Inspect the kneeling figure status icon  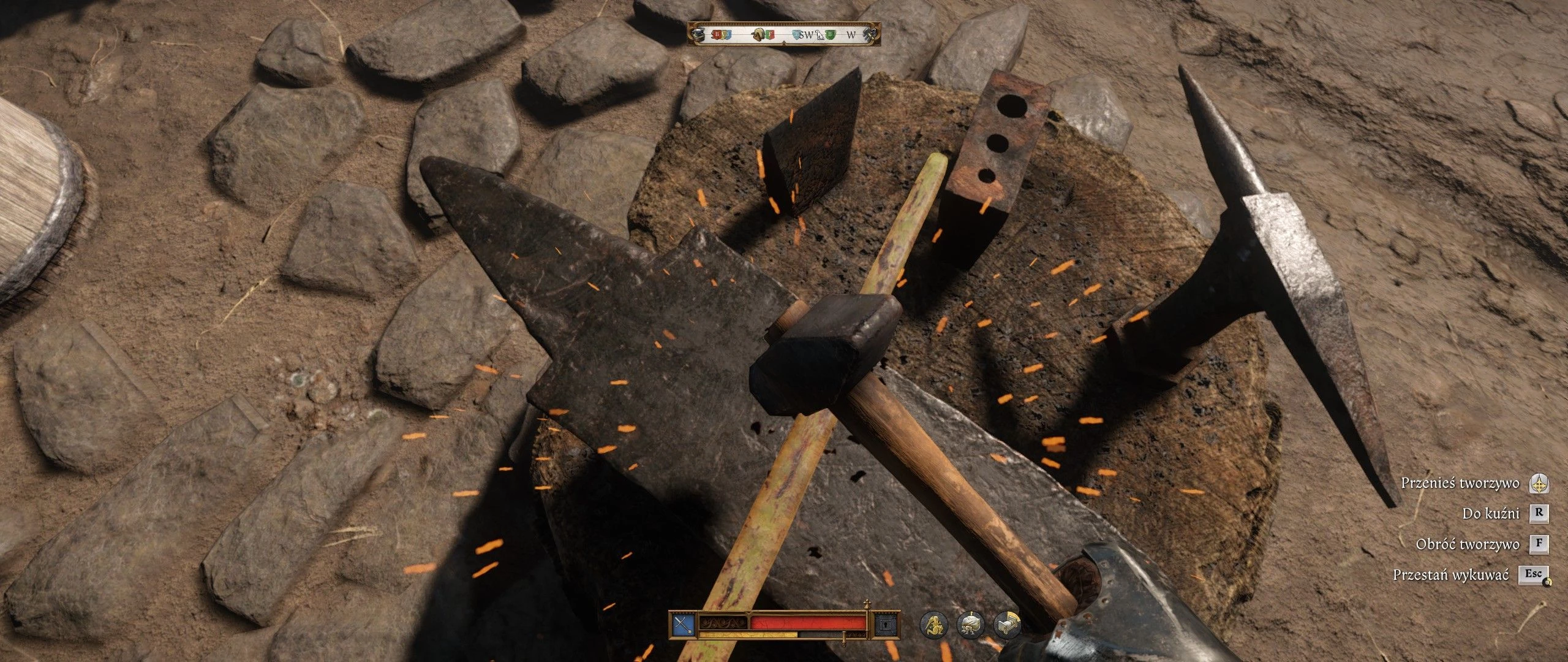tap(933, 625)
